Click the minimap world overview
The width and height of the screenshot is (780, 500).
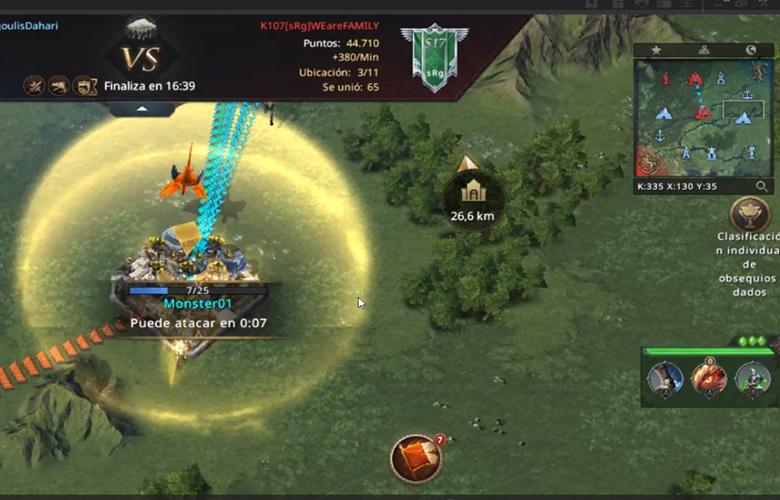[705, 118]
